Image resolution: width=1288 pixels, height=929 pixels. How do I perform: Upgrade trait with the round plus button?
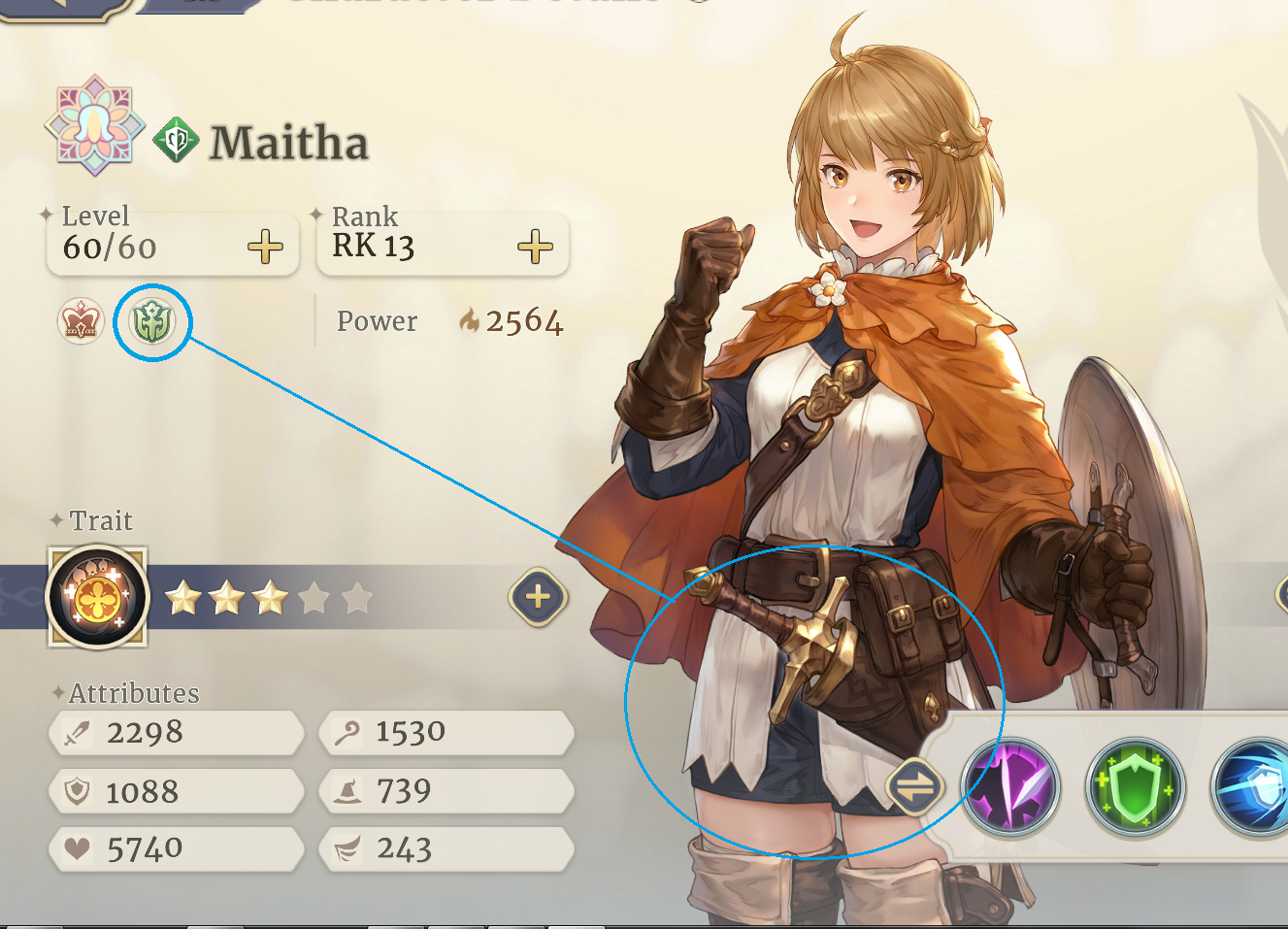pos(538,597)
